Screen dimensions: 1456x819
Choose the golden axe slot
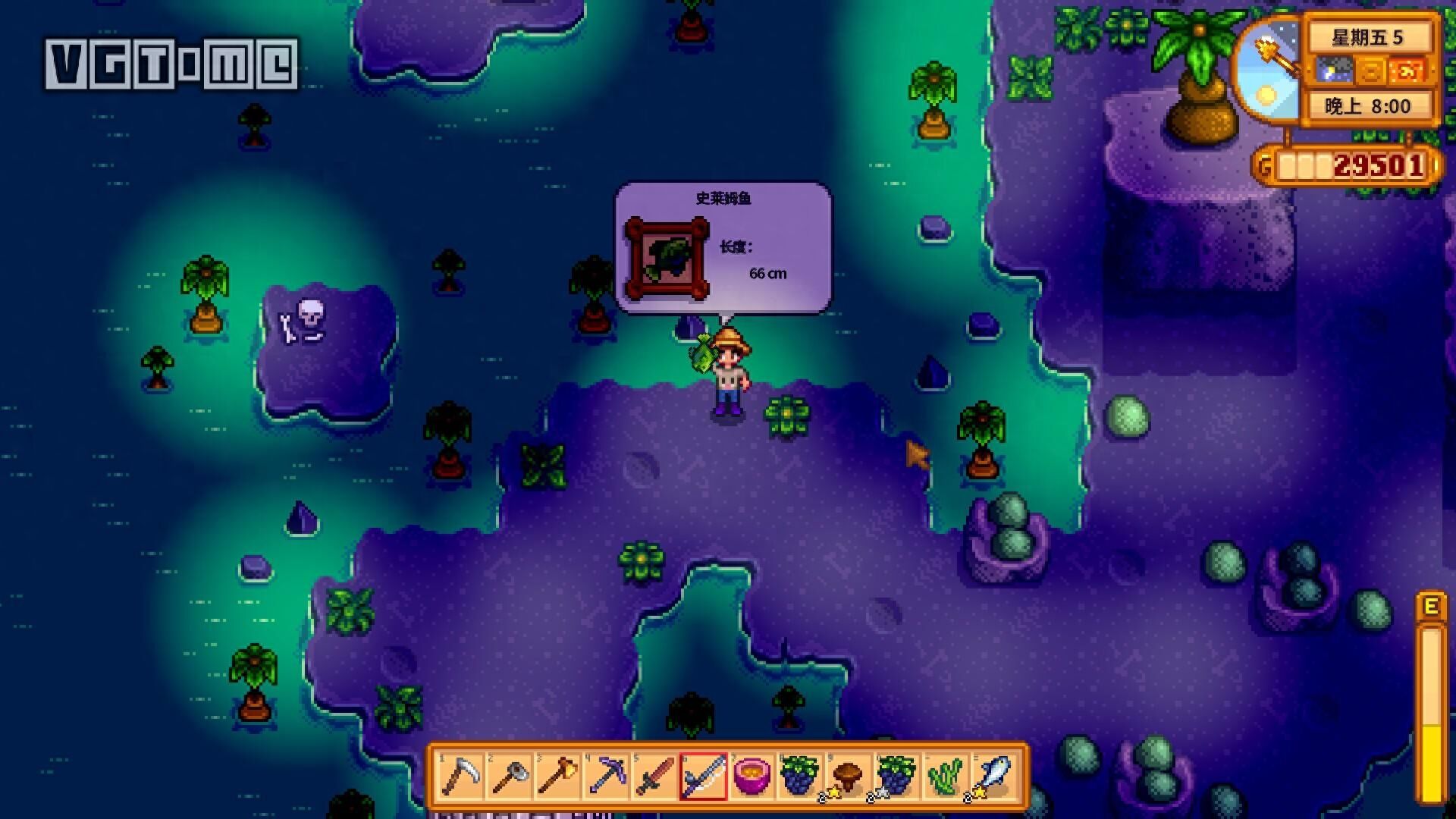coord(558,777)
